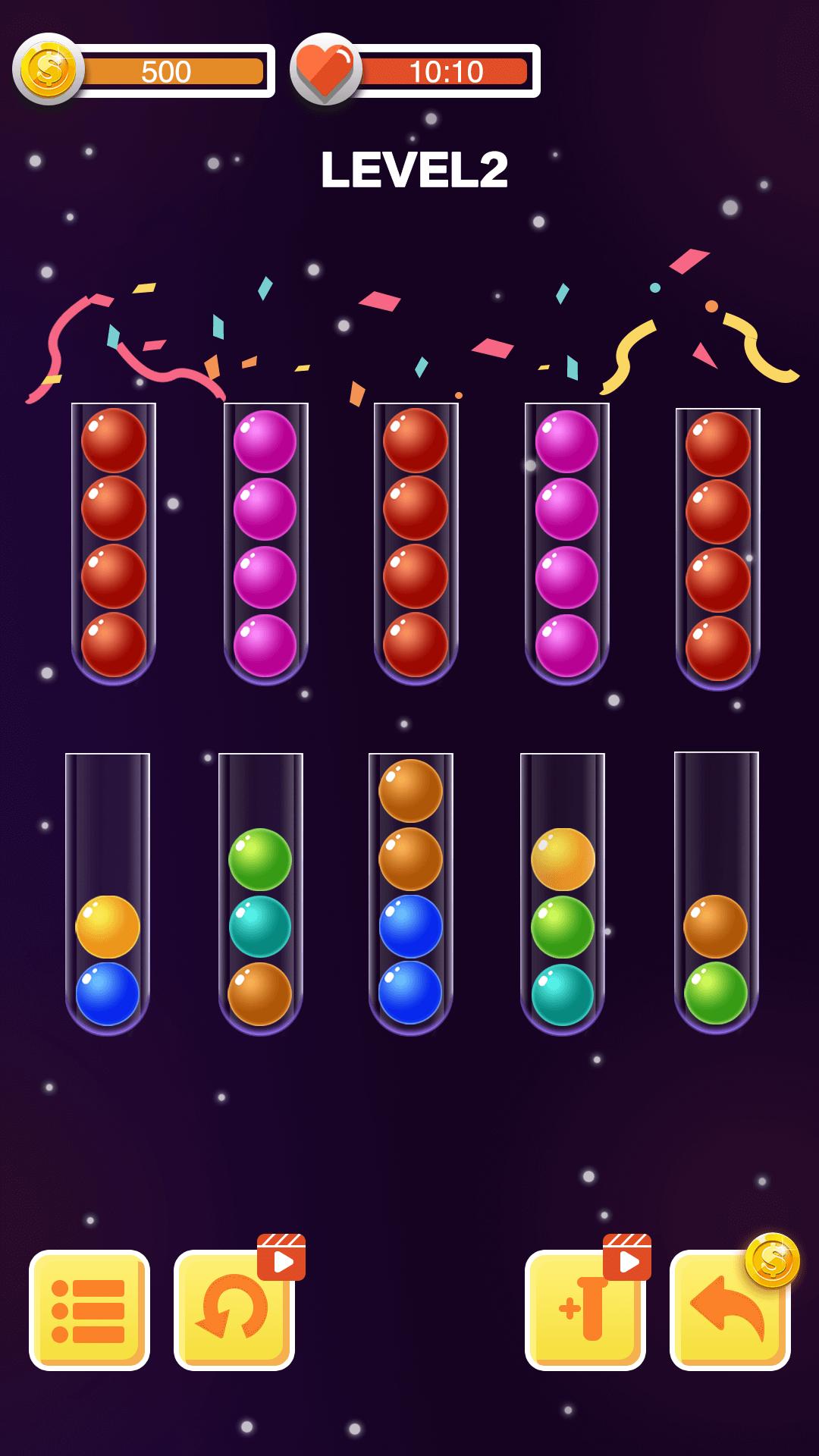Select the tube with yellow ball above green and teal

(563, 895)
